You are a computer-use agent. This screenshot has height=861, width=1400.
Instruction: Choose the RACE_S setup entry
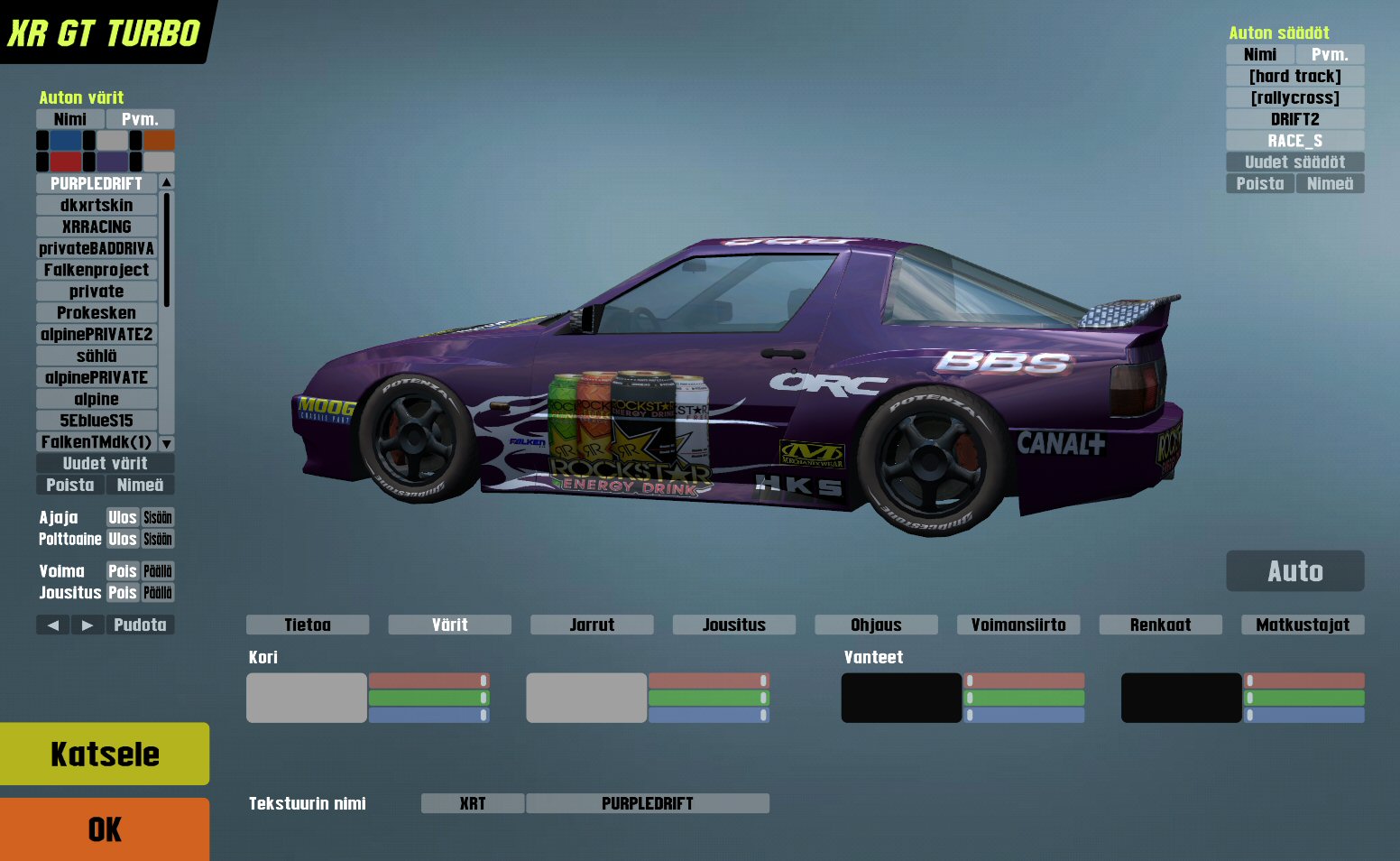(x=1294, y=141)
